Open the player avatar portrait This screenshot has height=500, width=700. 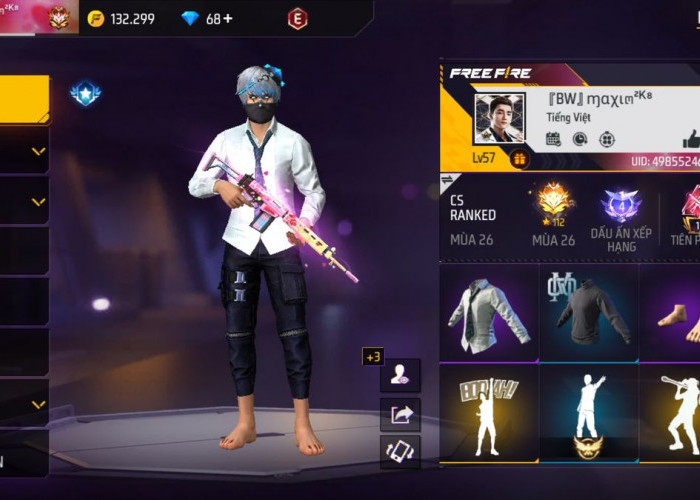pos(499,119)
